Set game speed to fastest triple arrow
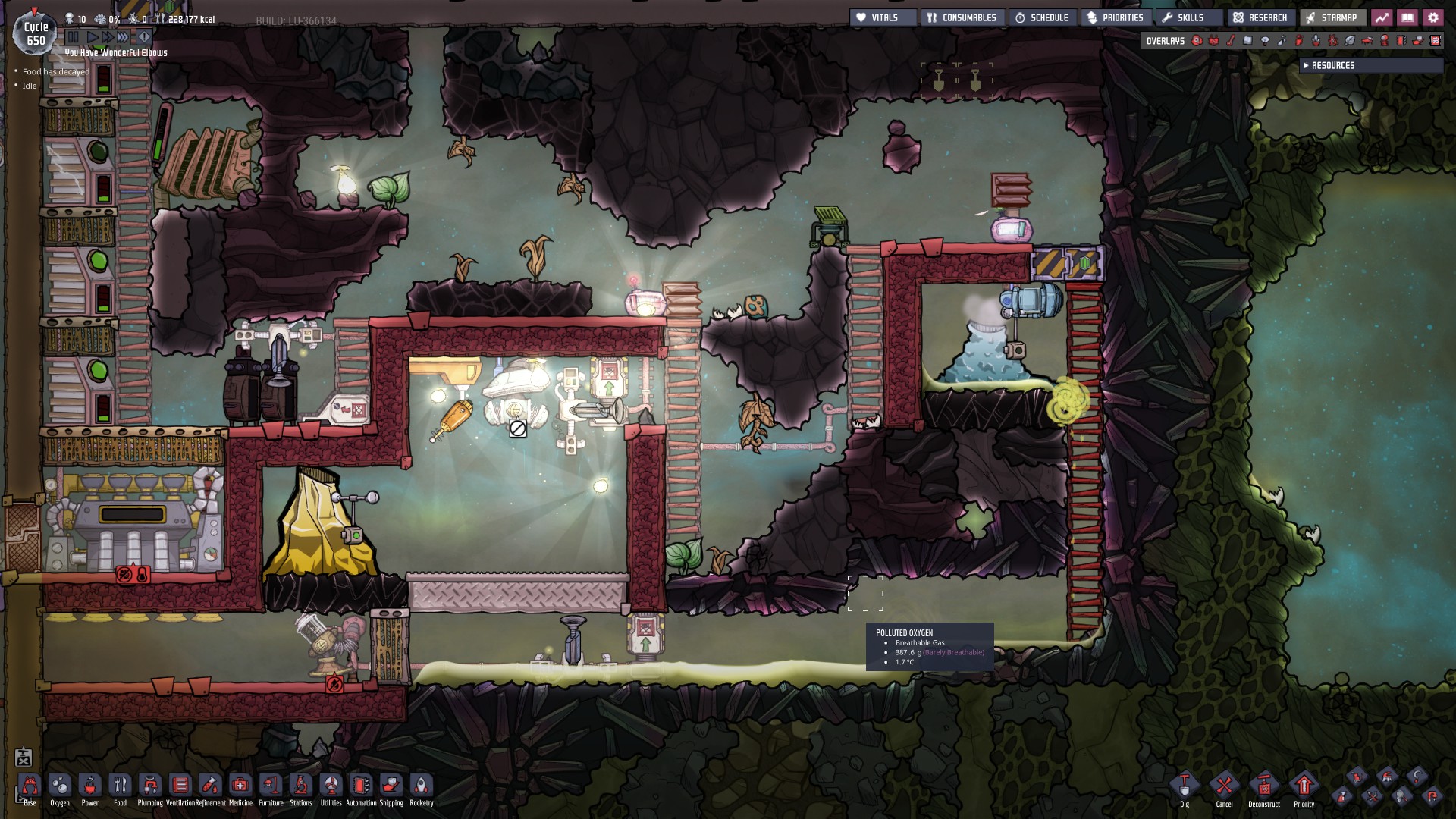The image size is (1456, 819). click(x=123, y=36)
